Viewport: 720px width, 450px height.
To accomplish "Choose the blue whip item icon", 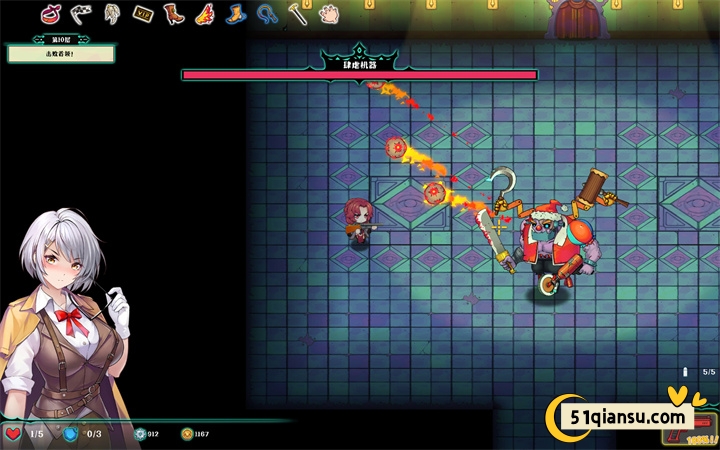I will pyautogui.click(x=267, y=14).
